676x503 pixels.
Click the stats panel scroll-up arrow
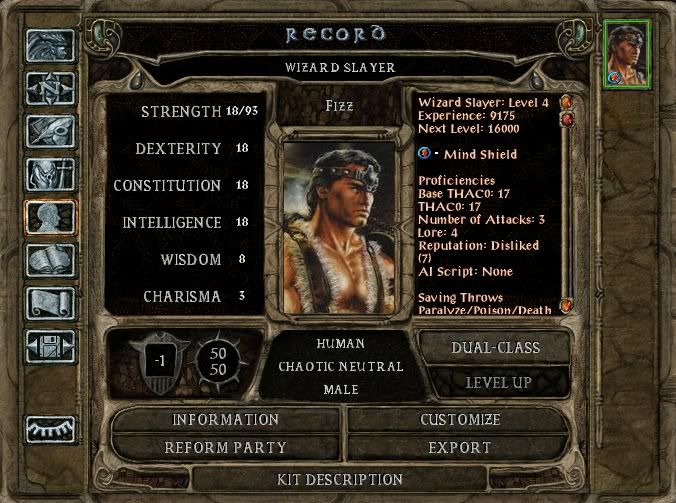(x=566, y=101)
